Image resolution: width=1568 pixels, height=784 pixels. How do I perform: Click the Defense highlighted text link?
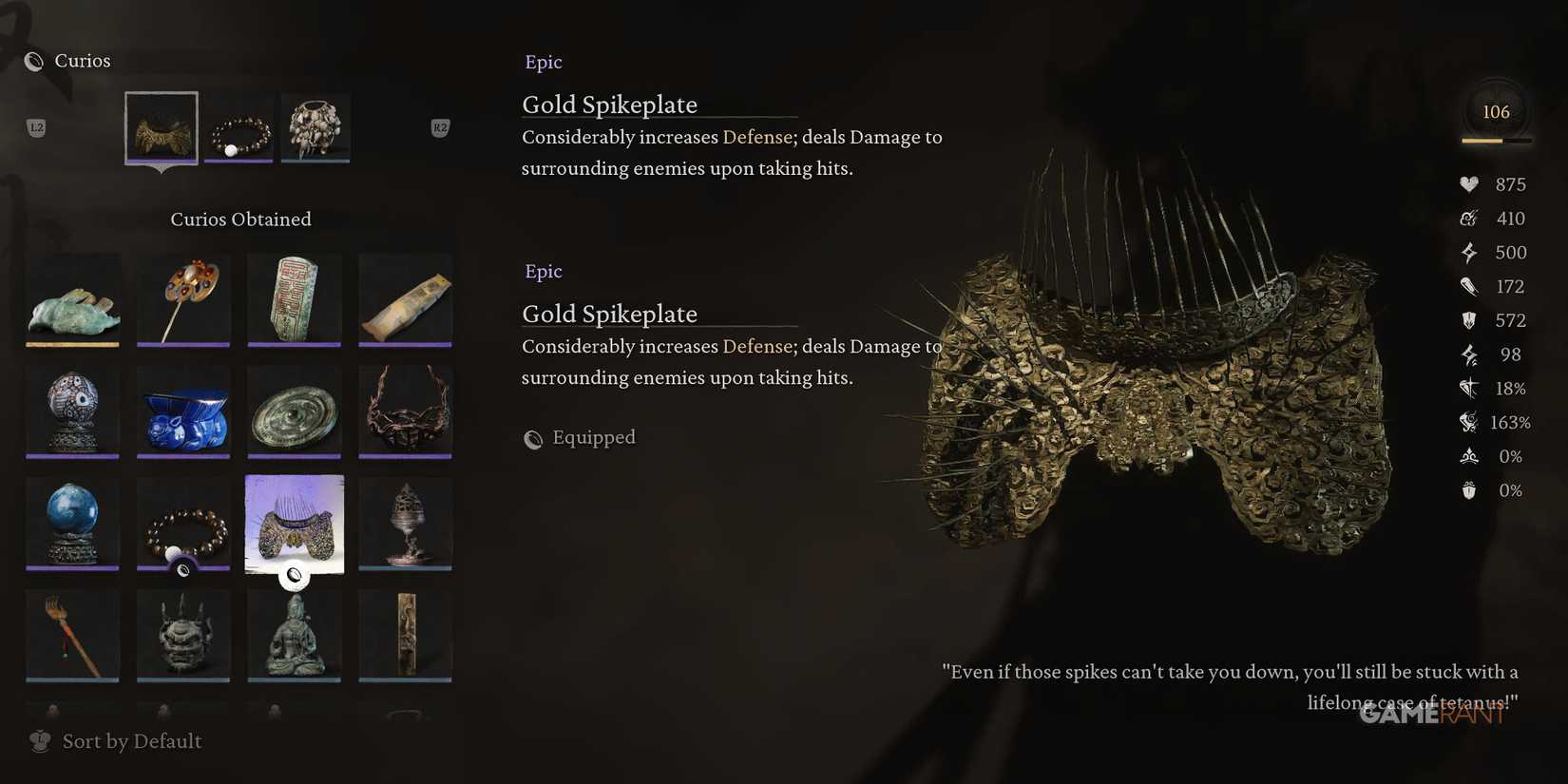[x=757, y=137]
